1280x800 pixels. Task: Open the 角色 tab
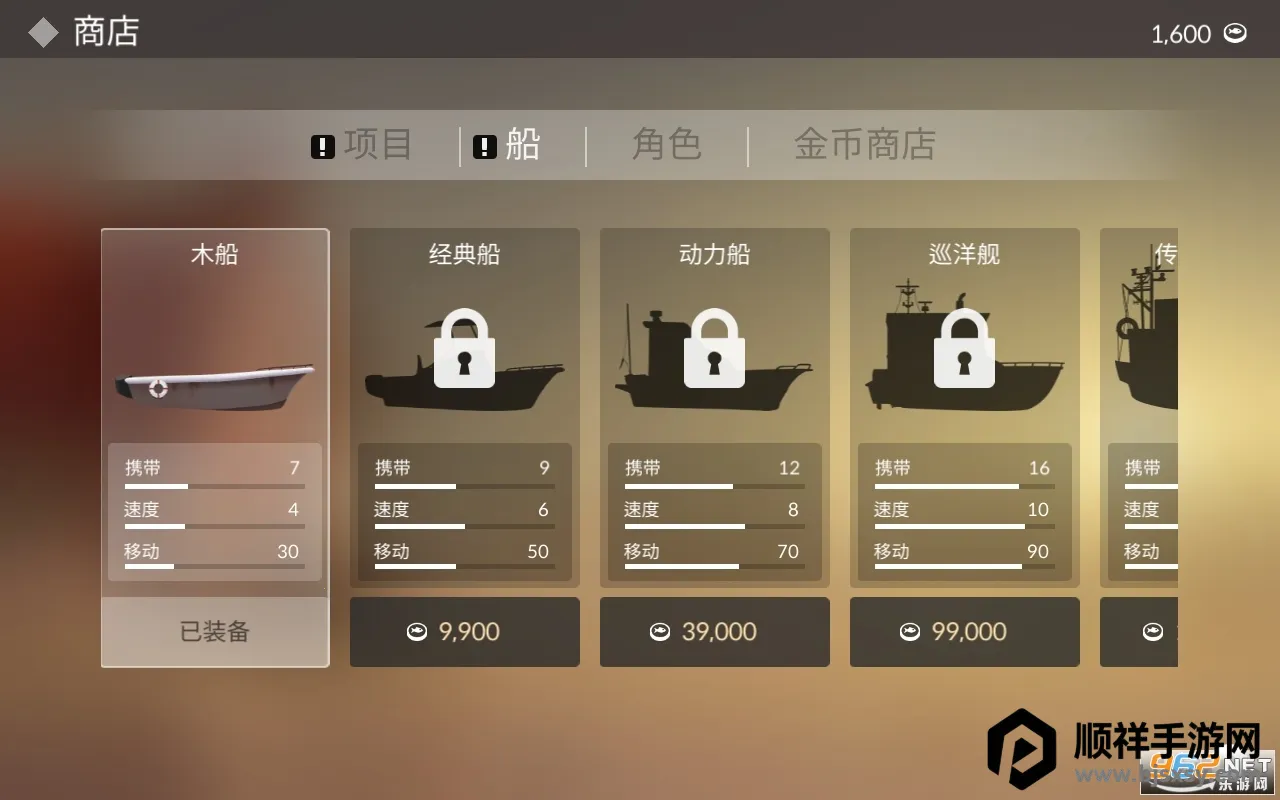[x=666, y=145]
